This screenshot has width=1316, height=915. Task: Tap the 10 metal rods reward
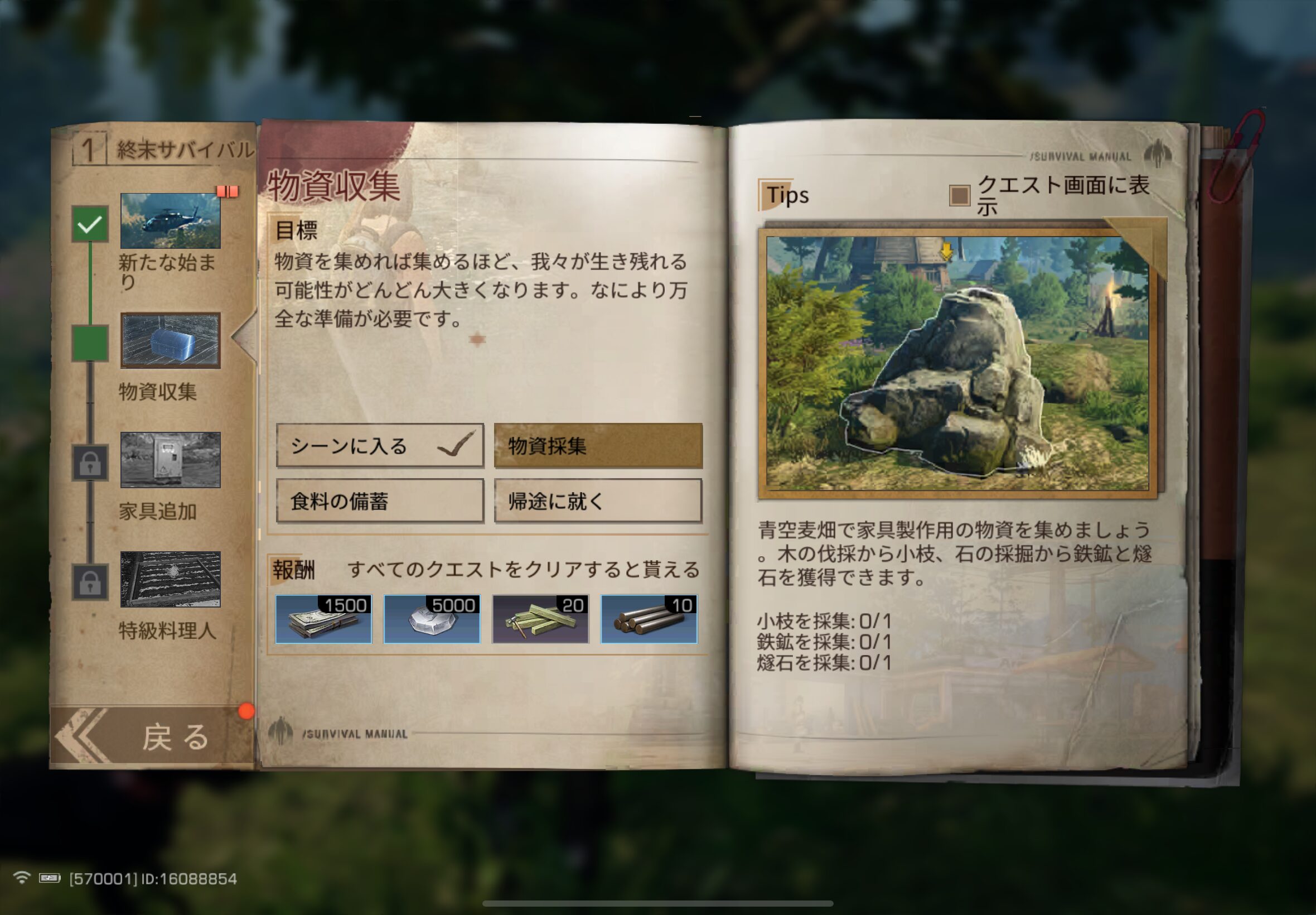point(649,619)
